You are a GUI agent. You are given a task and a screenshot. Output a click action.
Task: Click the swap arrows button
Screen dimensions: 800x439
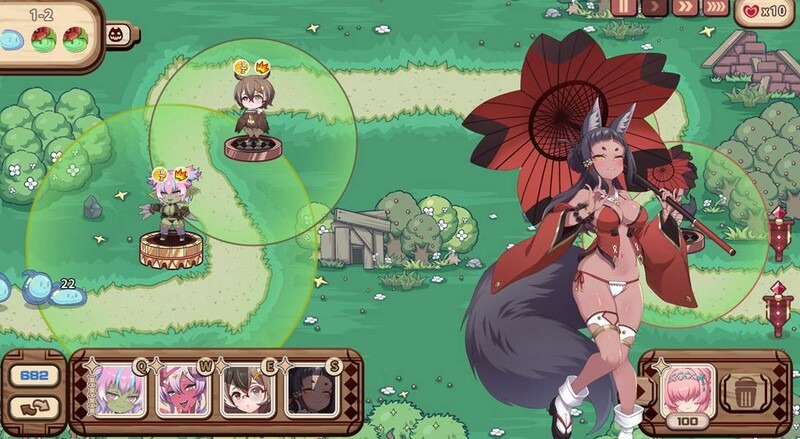(x=33, y=406)
